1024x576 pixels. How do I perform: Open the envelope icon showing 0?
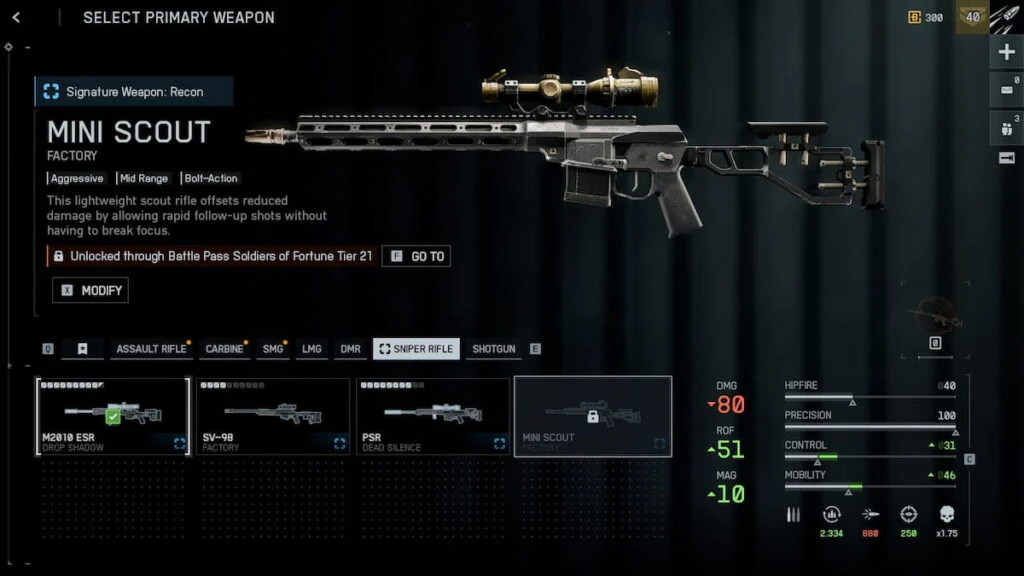[1006, 90]
